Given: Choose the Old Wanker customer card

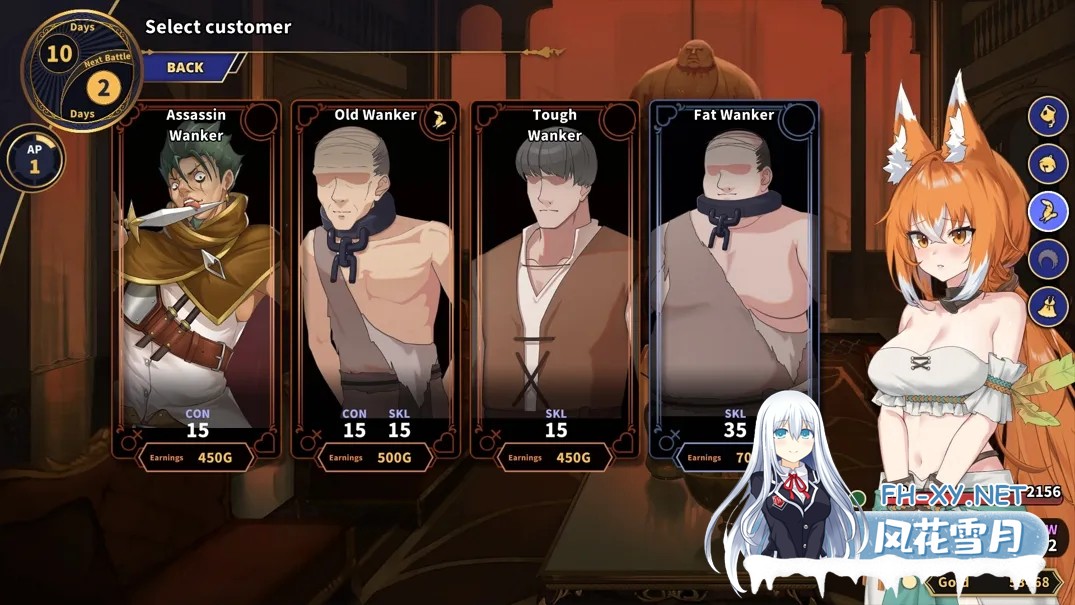Looking at the screenshot, I should [x=375, y=280].
